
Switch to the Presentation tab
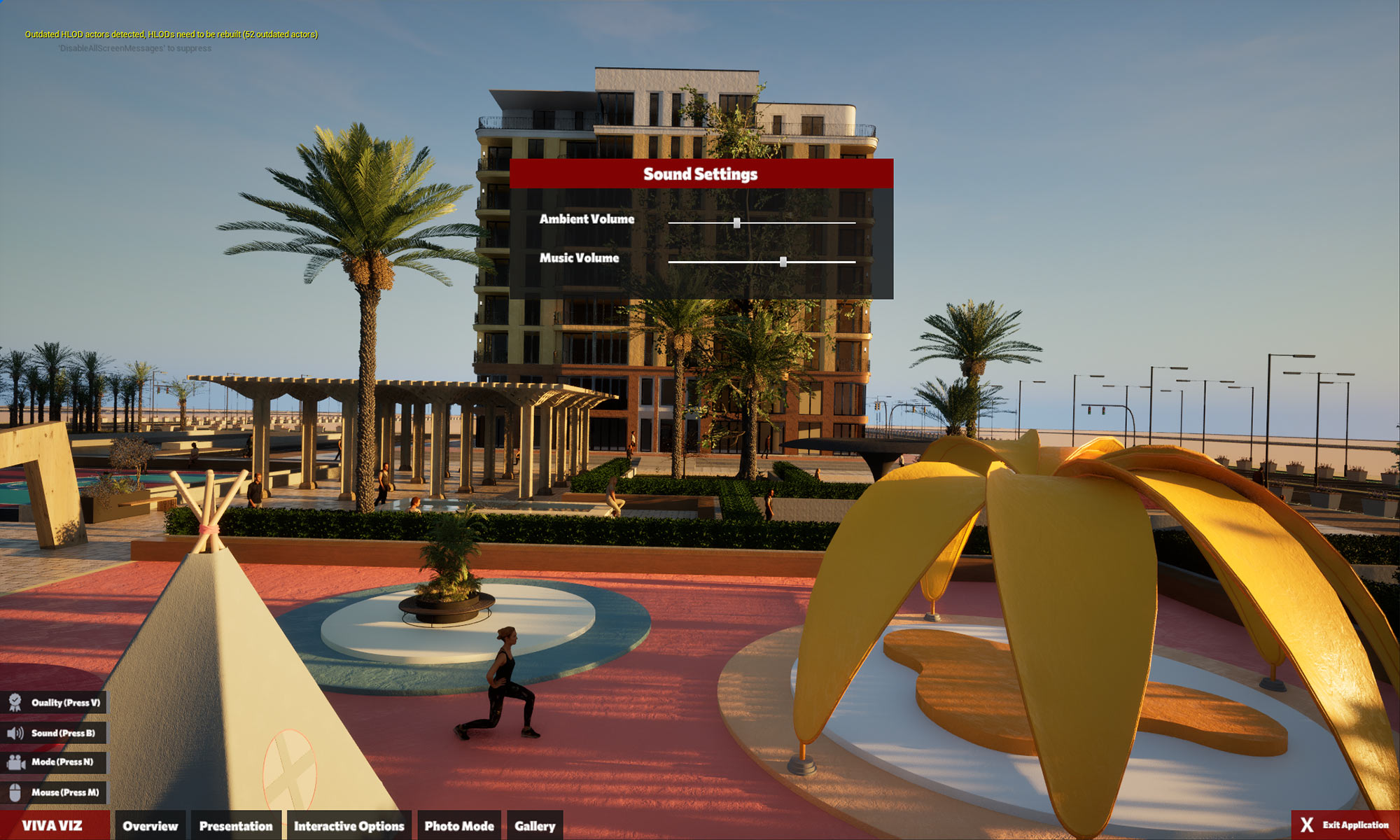[x=236, y=826]
